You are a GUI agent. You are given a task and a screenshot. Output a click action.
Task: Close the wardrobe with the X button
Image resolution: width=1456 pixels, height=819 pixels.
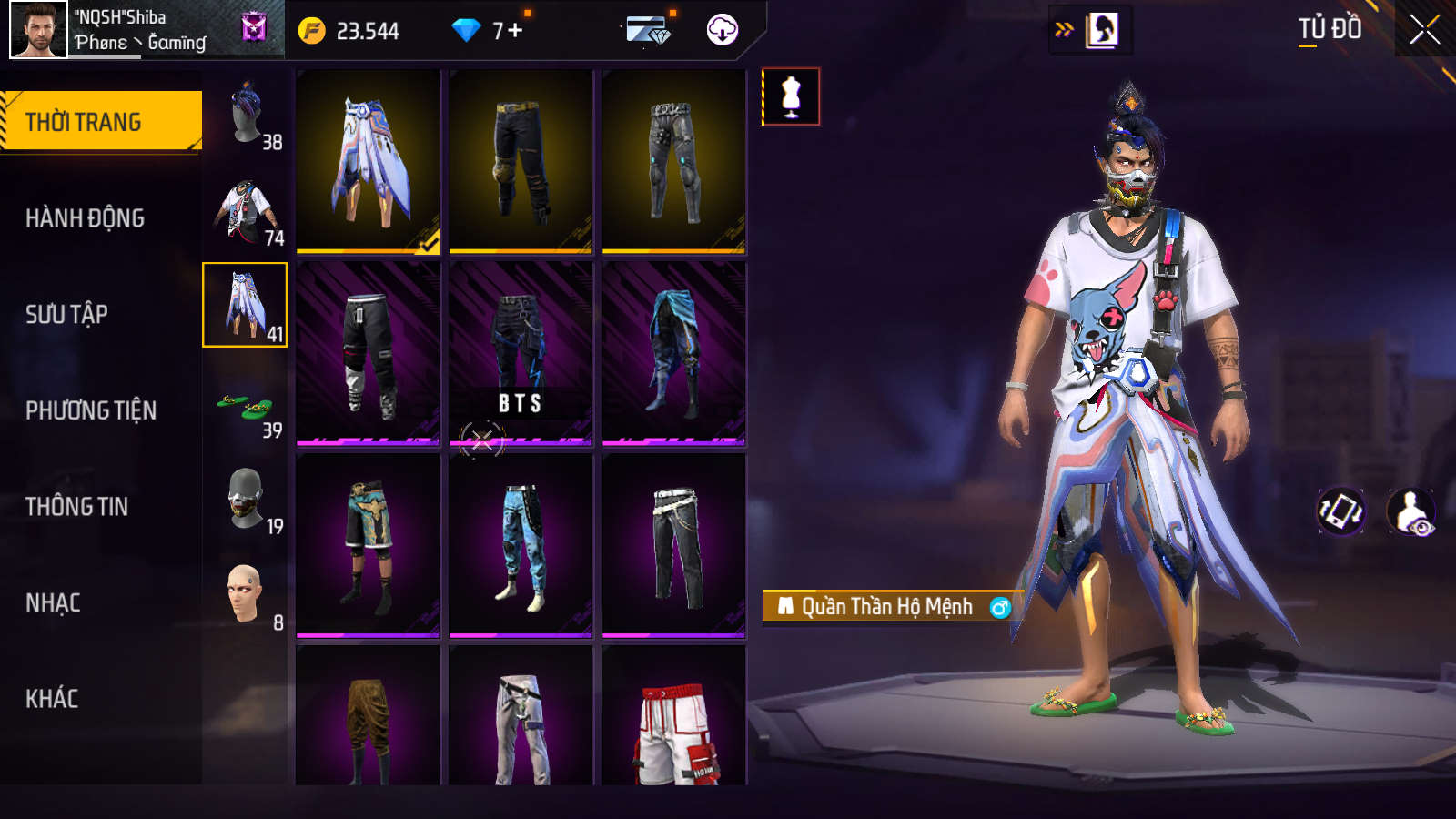[x=1424, y=30]
